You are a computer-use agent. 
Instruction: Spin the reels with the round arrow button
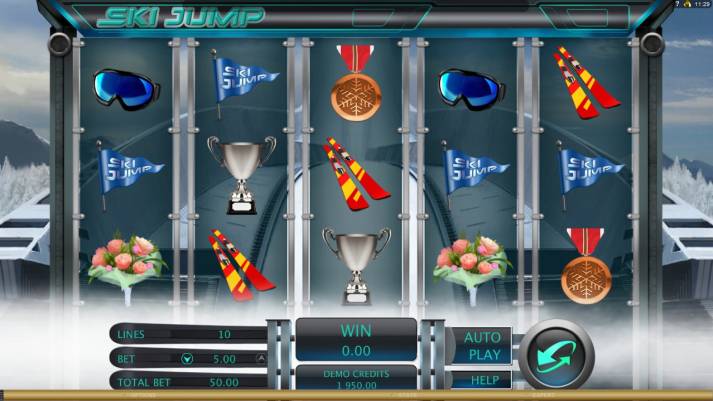556,354
